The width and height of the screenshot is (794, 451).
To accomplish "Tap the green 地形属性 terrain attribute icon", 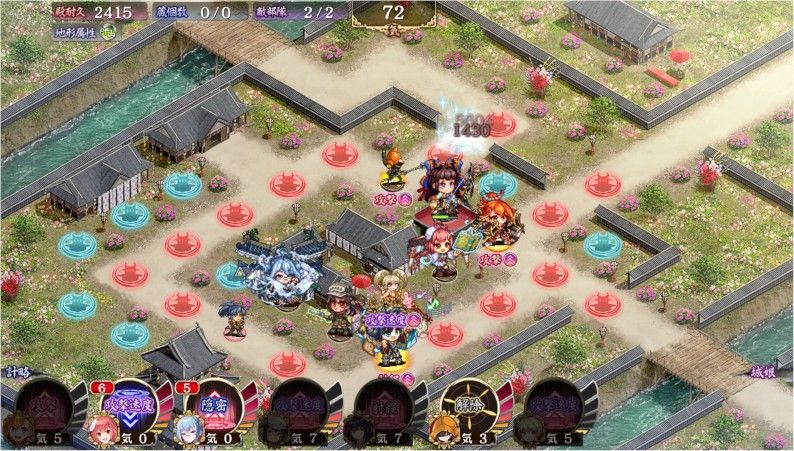I will point(107,31).
